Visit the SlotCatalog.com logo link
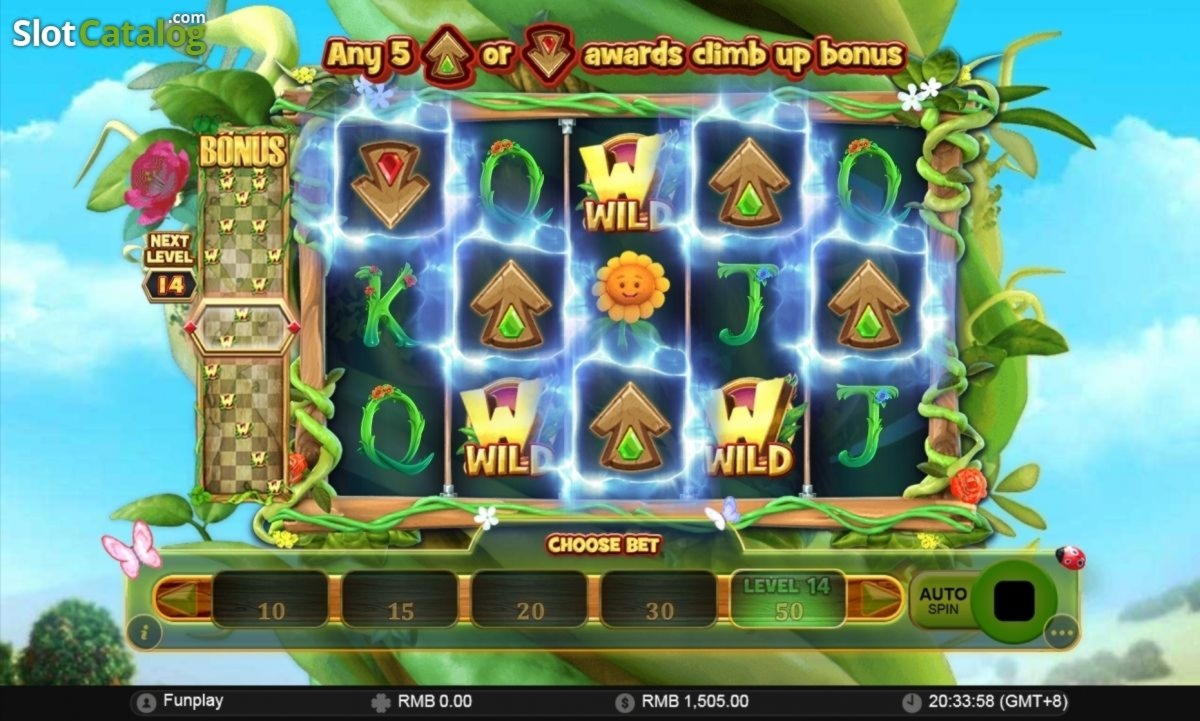This screenshot has width=1200, height=721. click(108, 33)
